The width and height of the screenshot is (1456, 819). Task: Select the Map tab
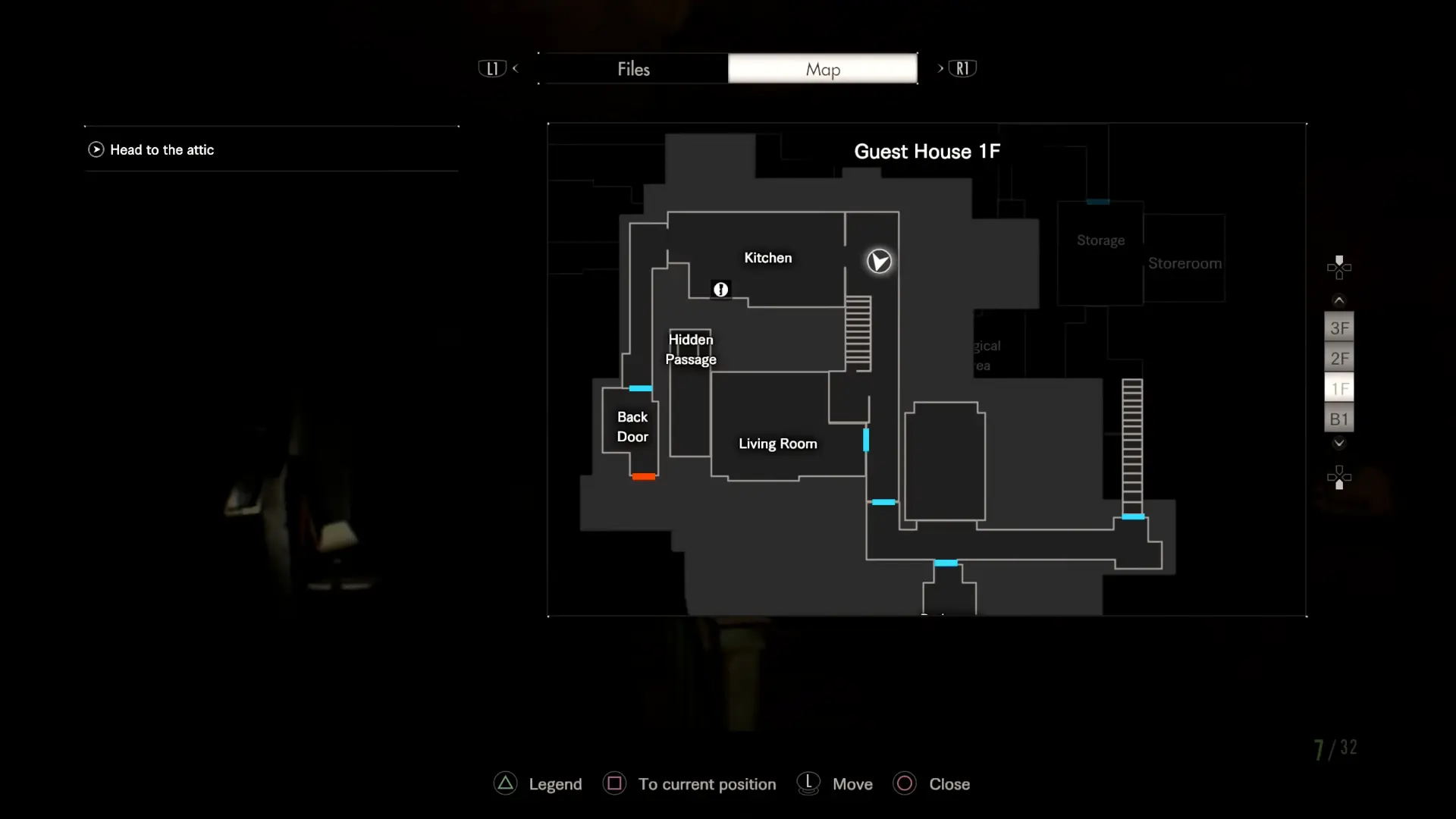(x=823, y=68)
